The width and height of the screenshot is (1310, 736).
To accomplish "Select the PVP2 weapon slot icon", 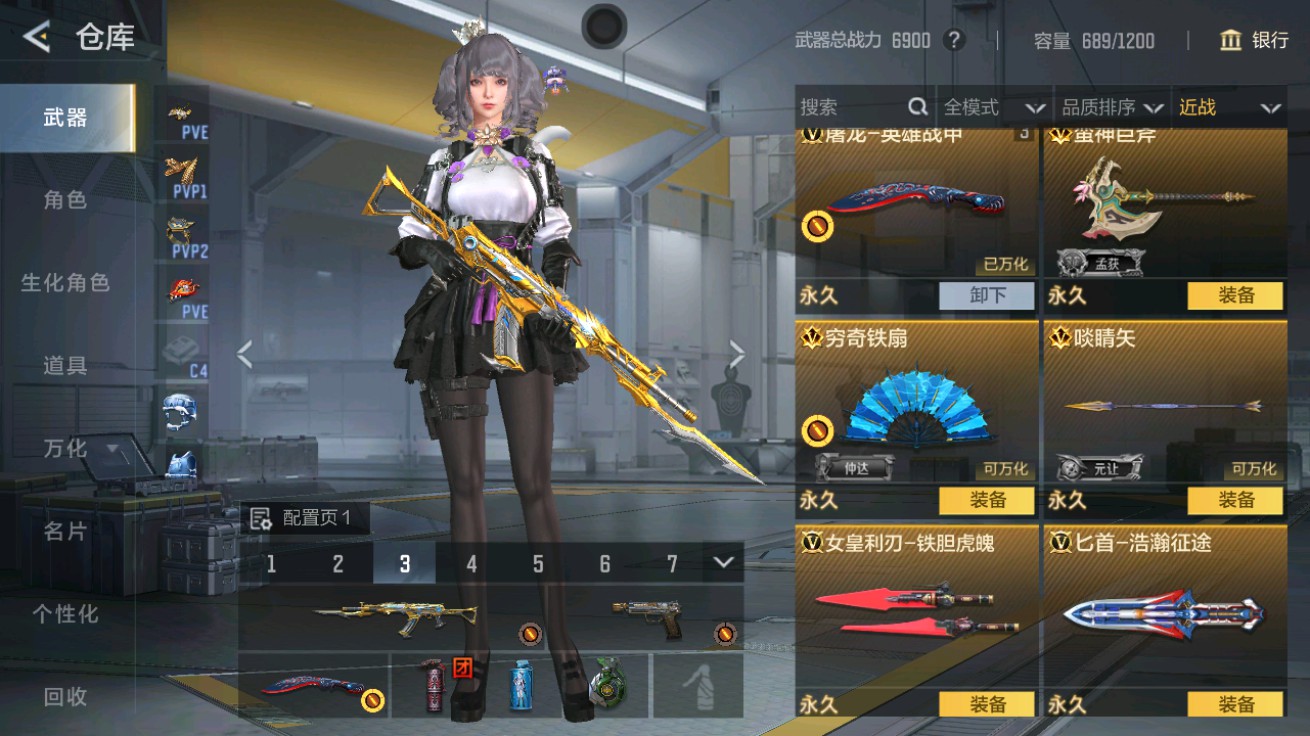I will (x=183, y=234).
